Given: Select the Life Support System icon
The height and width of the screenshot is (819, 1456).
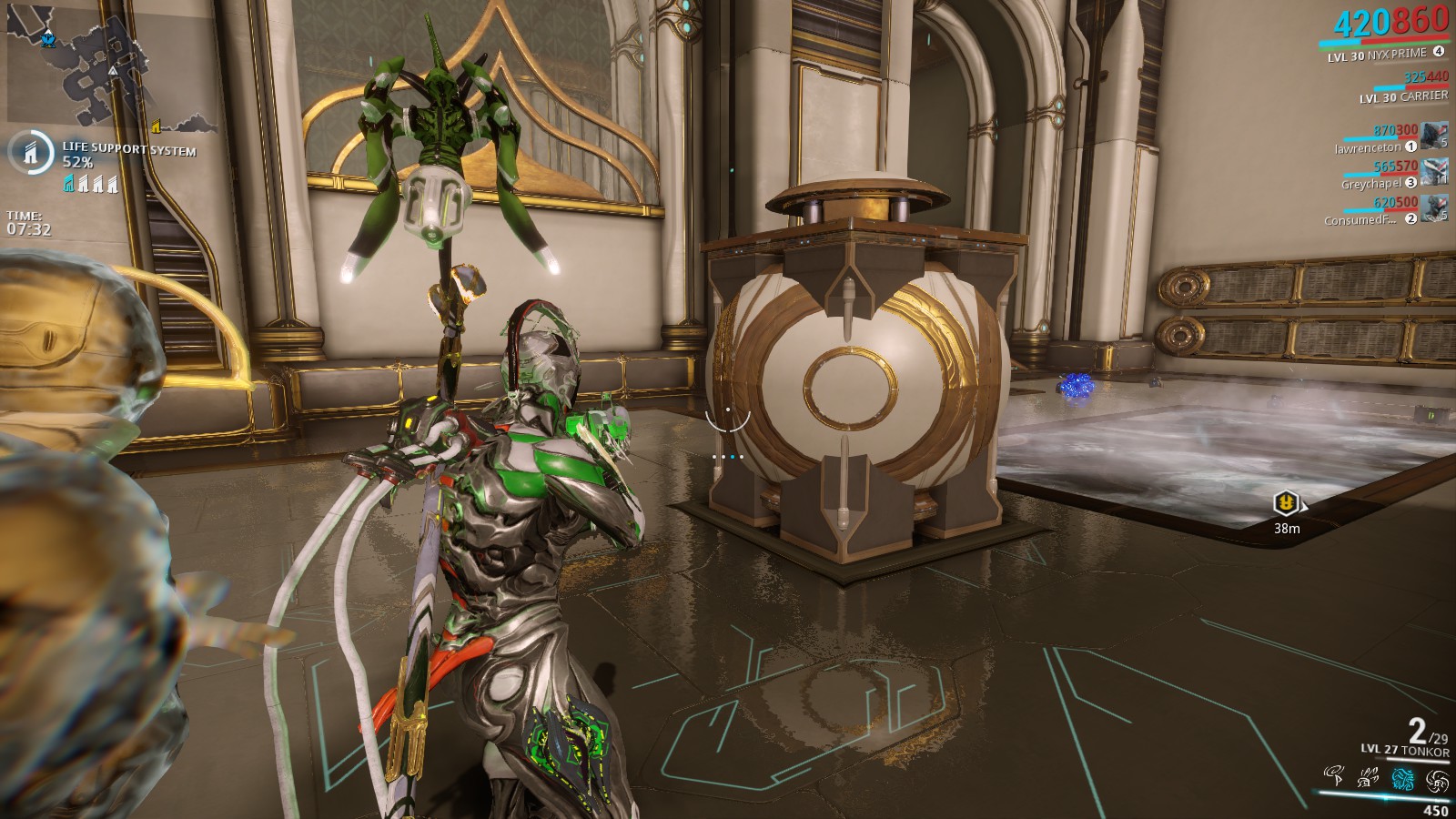Looking at the screenshot, I should pos(31,152).
